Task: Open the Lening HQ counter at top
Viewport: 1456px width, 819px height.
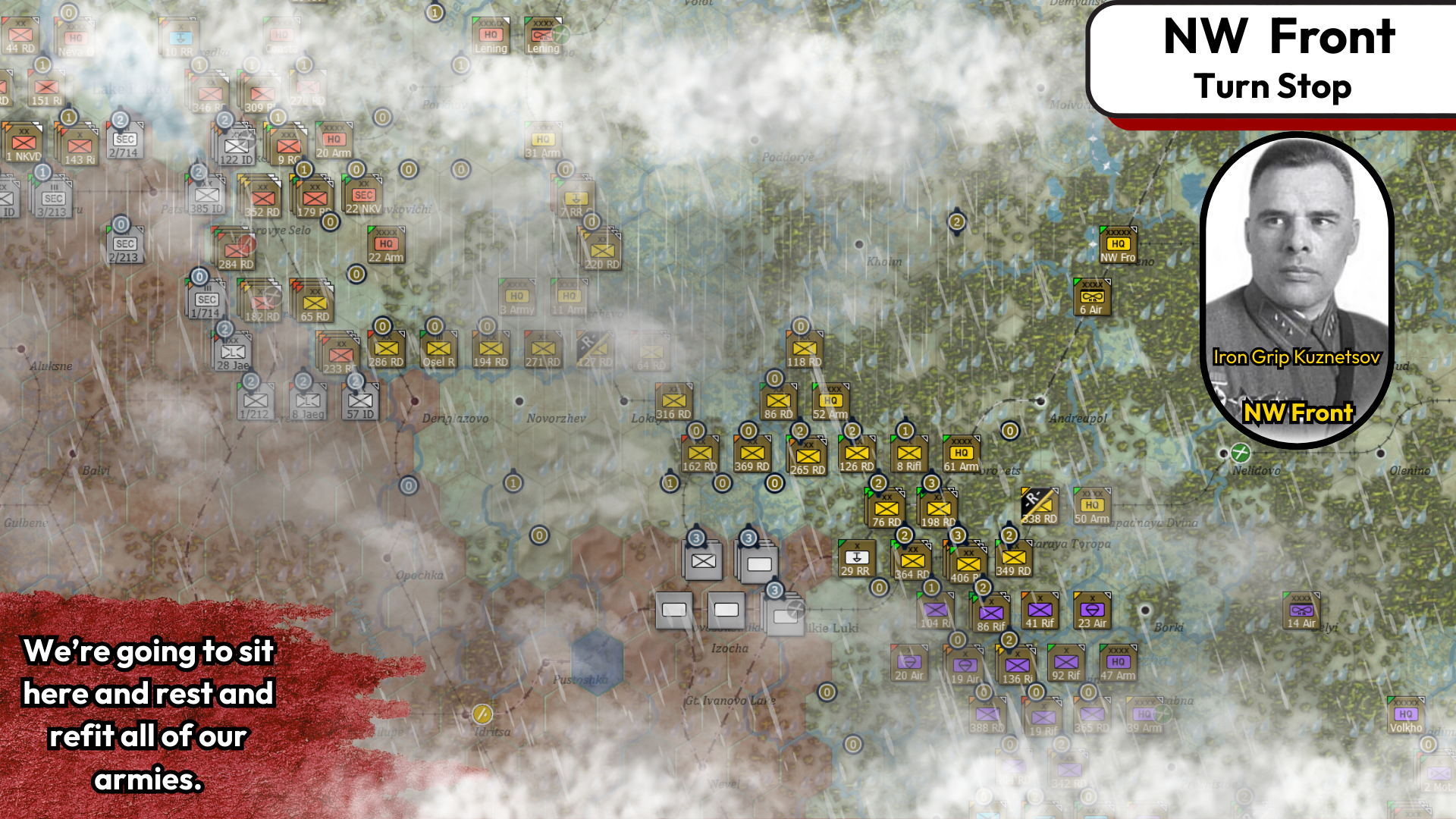Action: point(491,36)
